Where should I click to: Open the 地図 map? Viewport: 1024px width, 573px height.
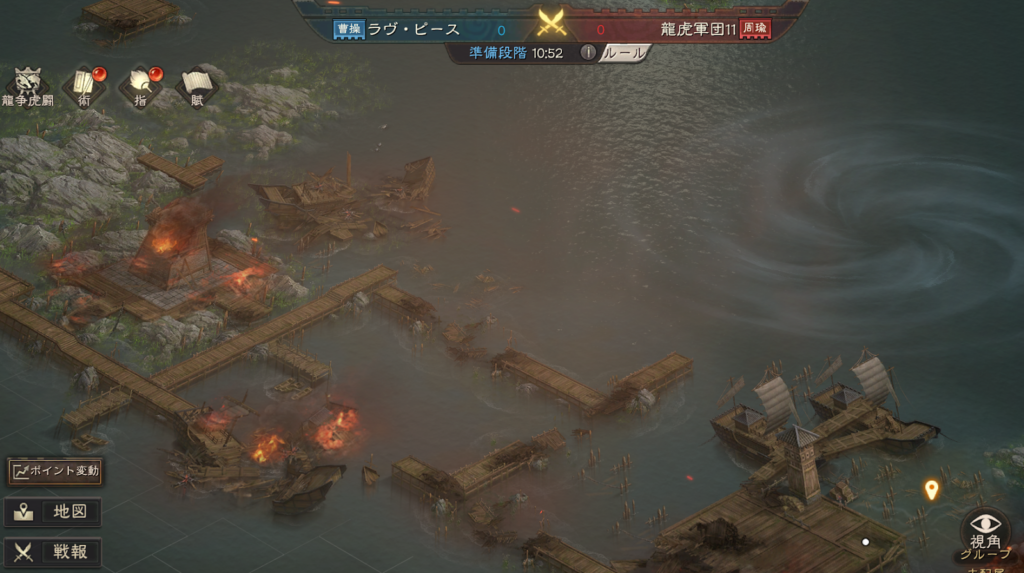pyautogui.click(x=54, y=512)
